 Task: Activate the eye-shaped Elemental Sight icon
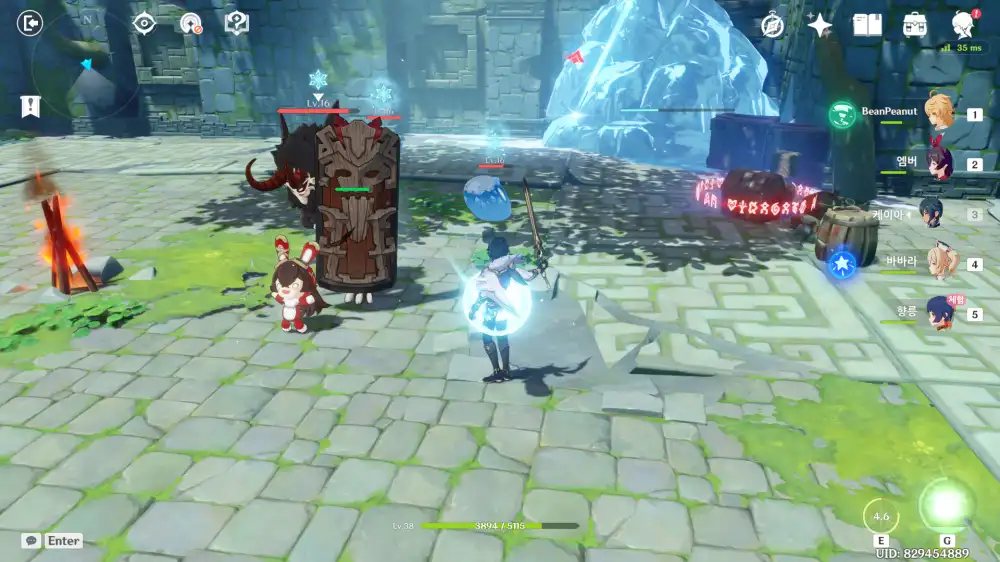tap(144, 22)
